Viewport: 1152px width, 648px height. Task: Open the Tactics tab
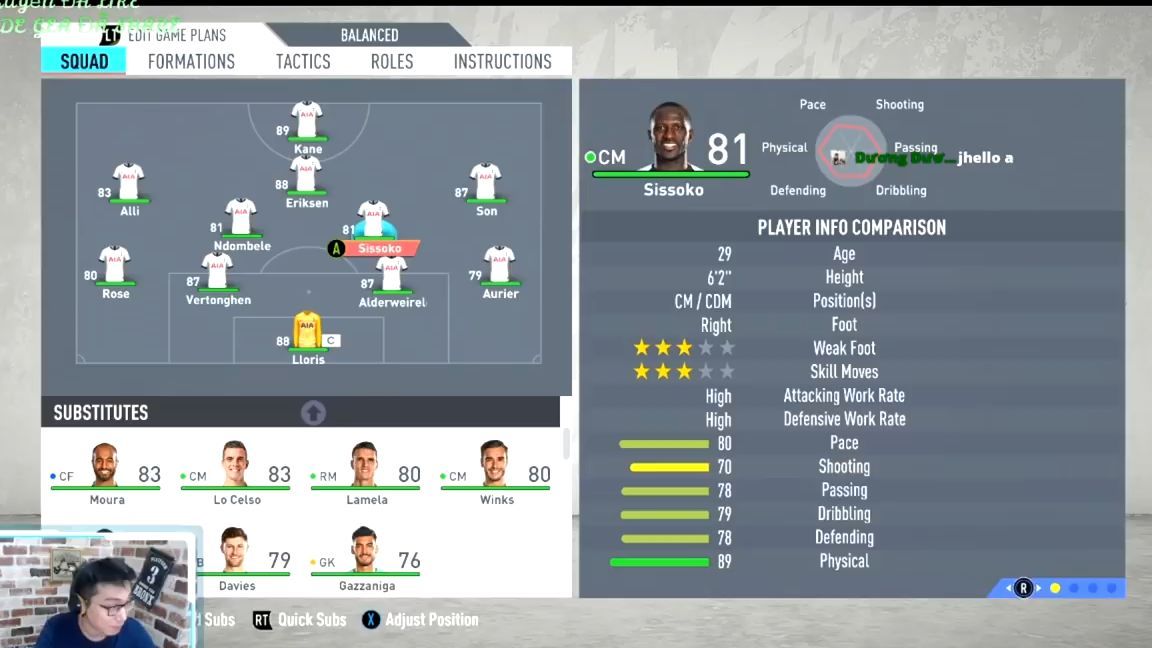303,61
